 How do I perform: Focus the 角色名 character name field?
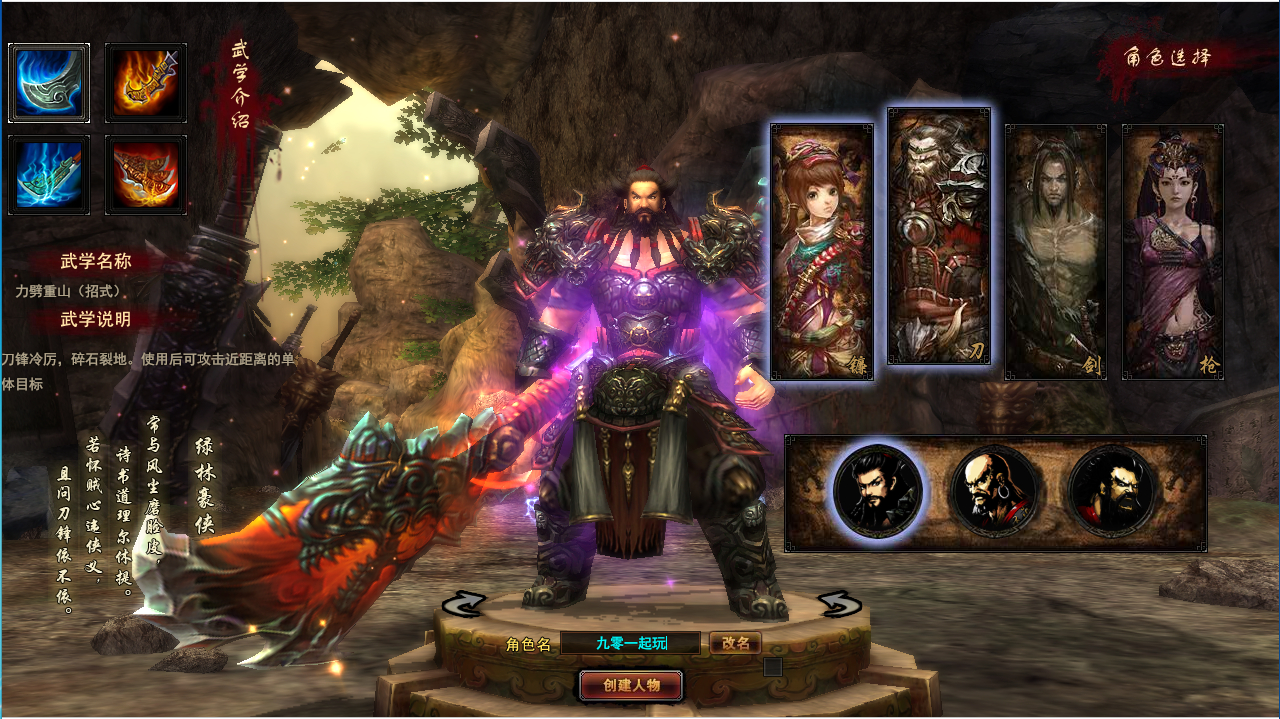(x=631, y=643)
